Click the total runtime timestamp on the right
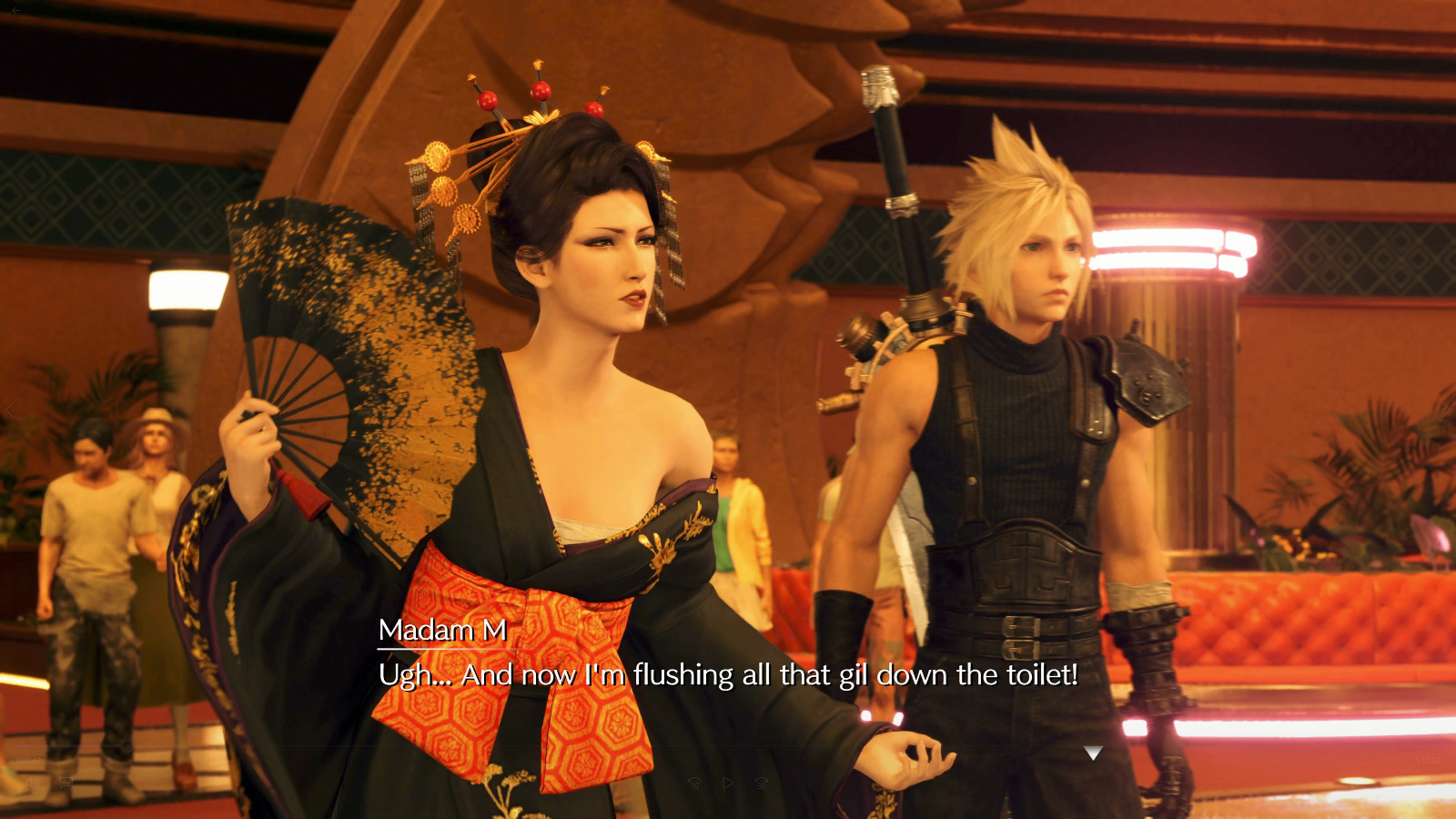The width and height of the screenshot is (1456, 819). pyautogui.click(x=1427, y=760)
